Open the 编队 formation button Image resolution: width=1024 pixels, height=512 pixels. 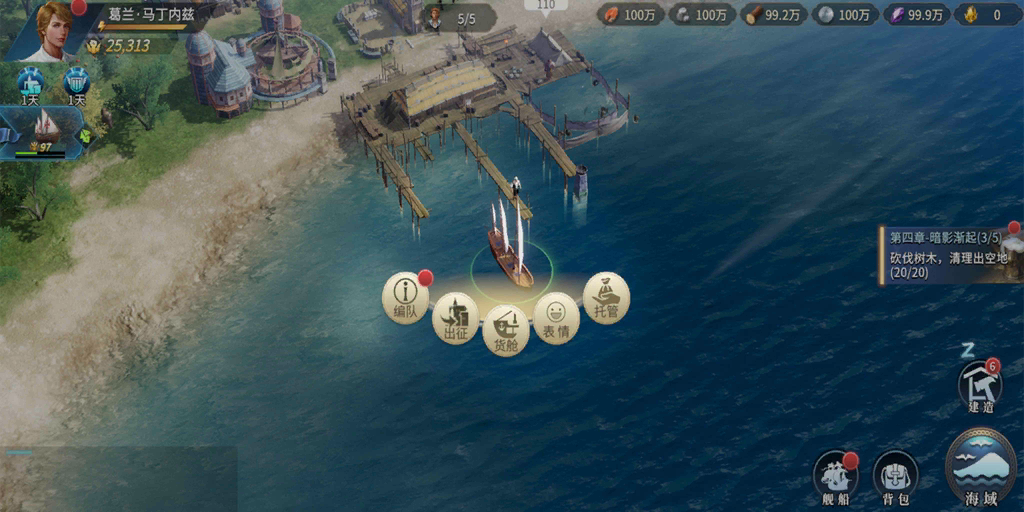pos(406,296)
